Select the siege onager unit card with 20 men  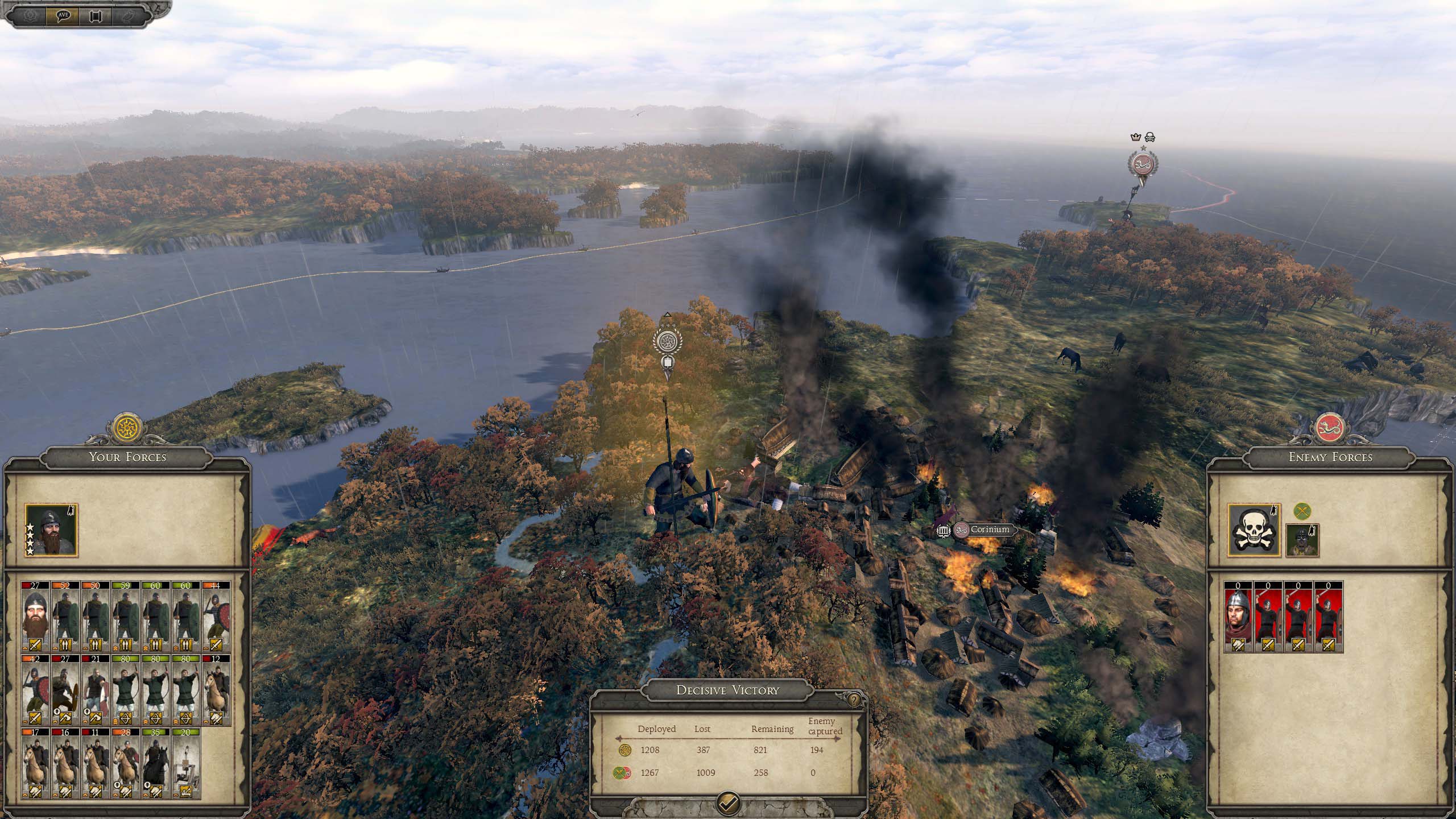coord(186,764)
